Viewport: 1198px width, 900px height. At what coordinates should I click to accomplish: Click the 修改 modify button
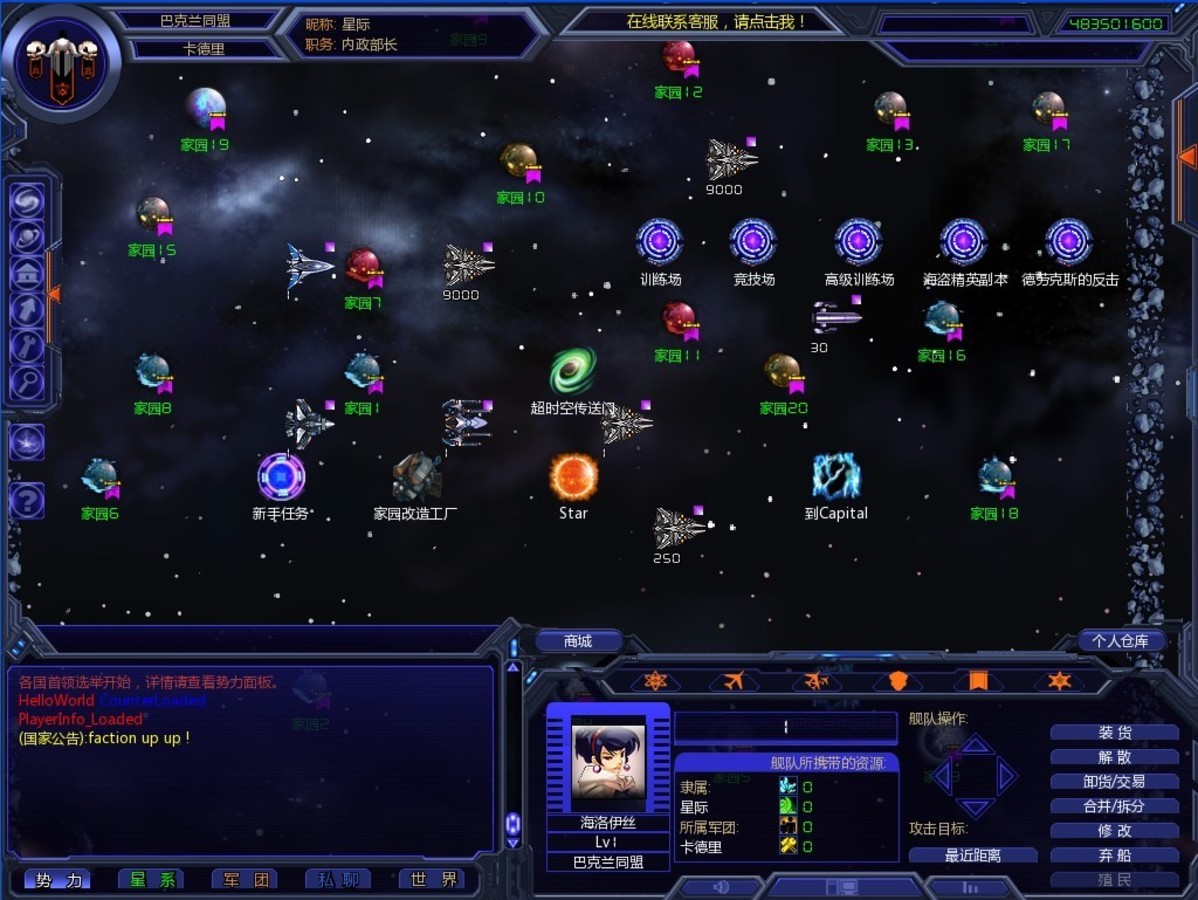click(x=1114, y=830)
